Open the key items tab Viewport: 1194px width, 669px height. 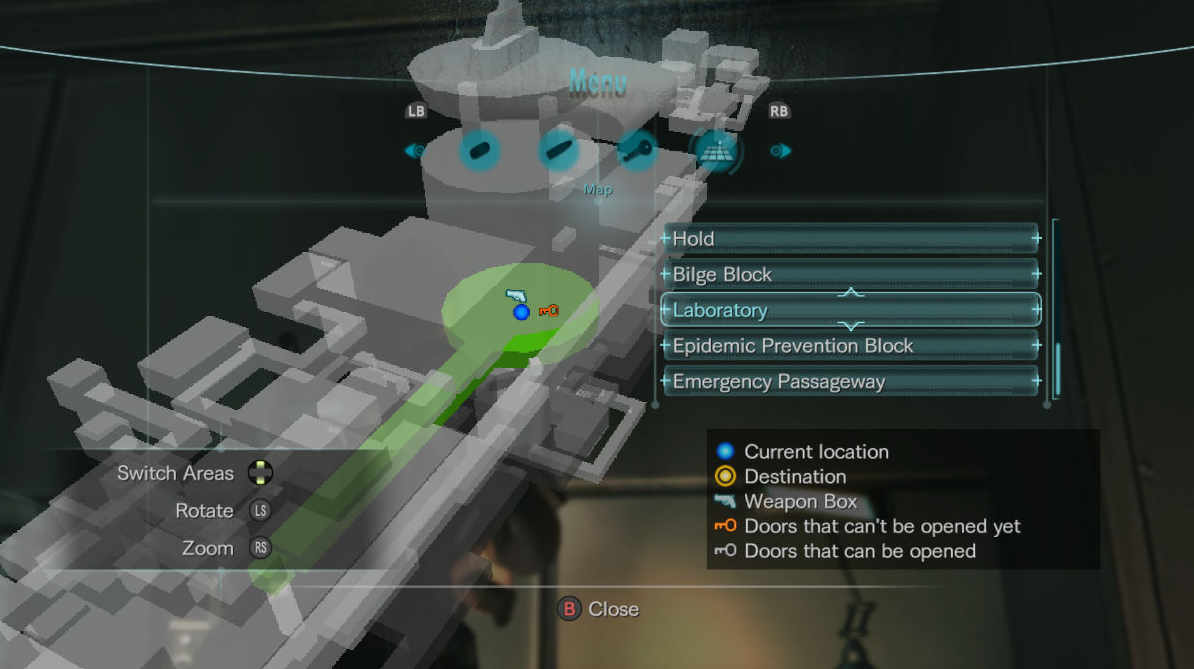click(637, 152)
